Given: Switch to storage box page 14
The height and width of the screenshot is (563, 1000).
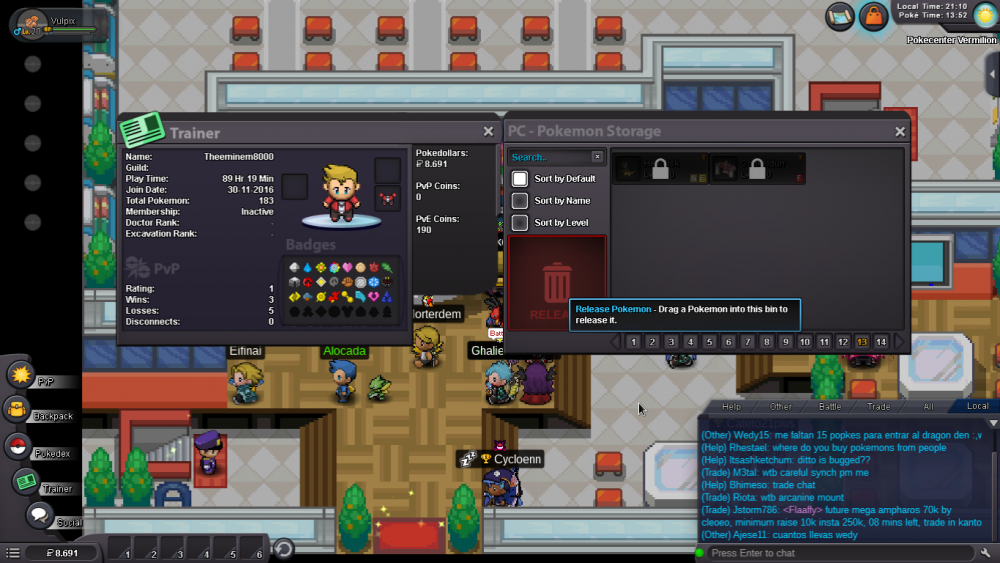Looking at the screenshot, I should click(x=881, y=342).
